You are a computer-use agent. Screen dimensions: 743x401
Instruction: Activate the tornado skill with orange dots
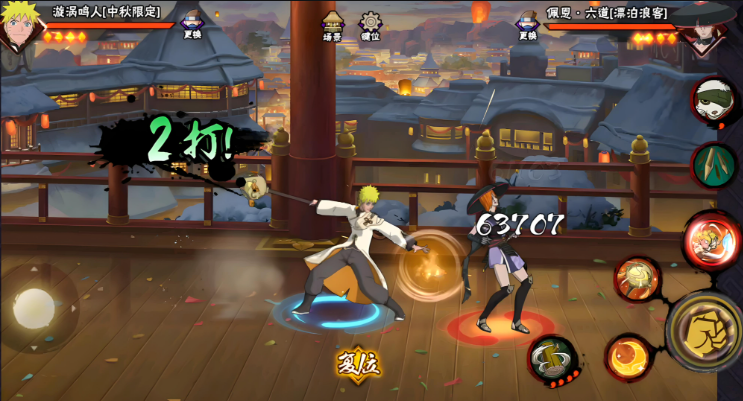pos(553,358)
